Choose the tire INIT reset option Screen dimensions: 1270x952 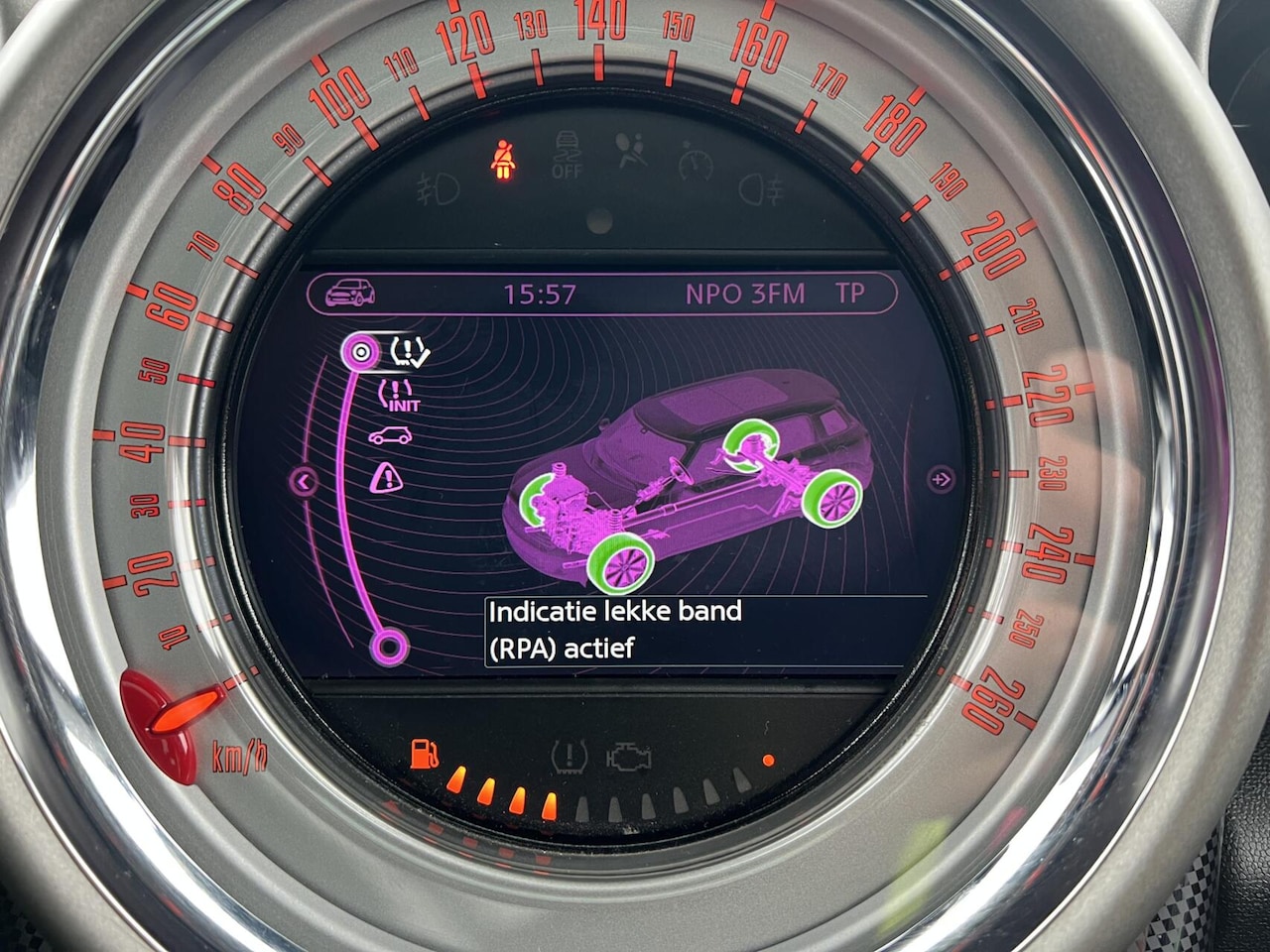coord(399,394)
